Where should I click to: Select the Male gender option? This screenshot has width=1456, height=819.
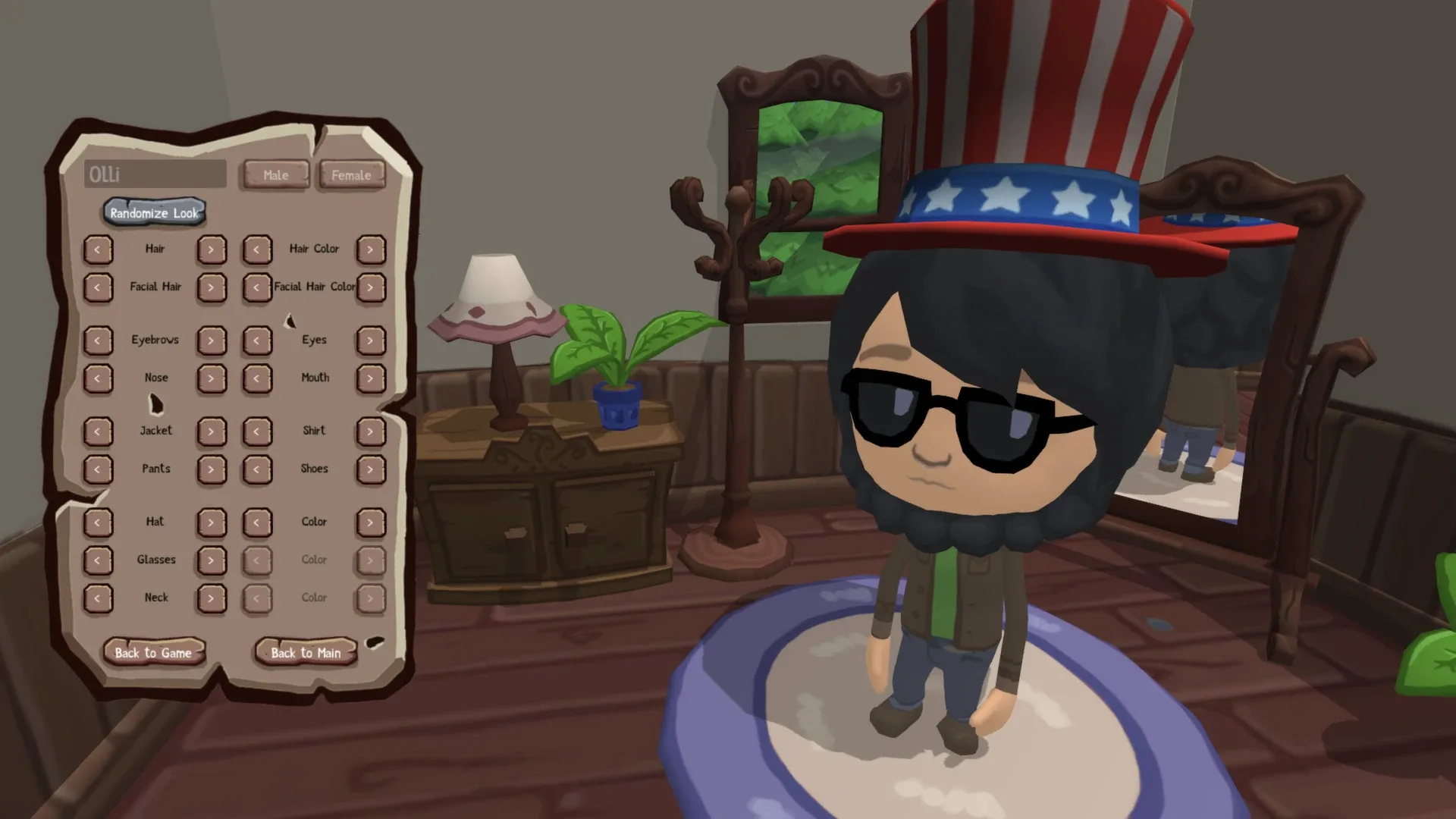tap(275, 175)
